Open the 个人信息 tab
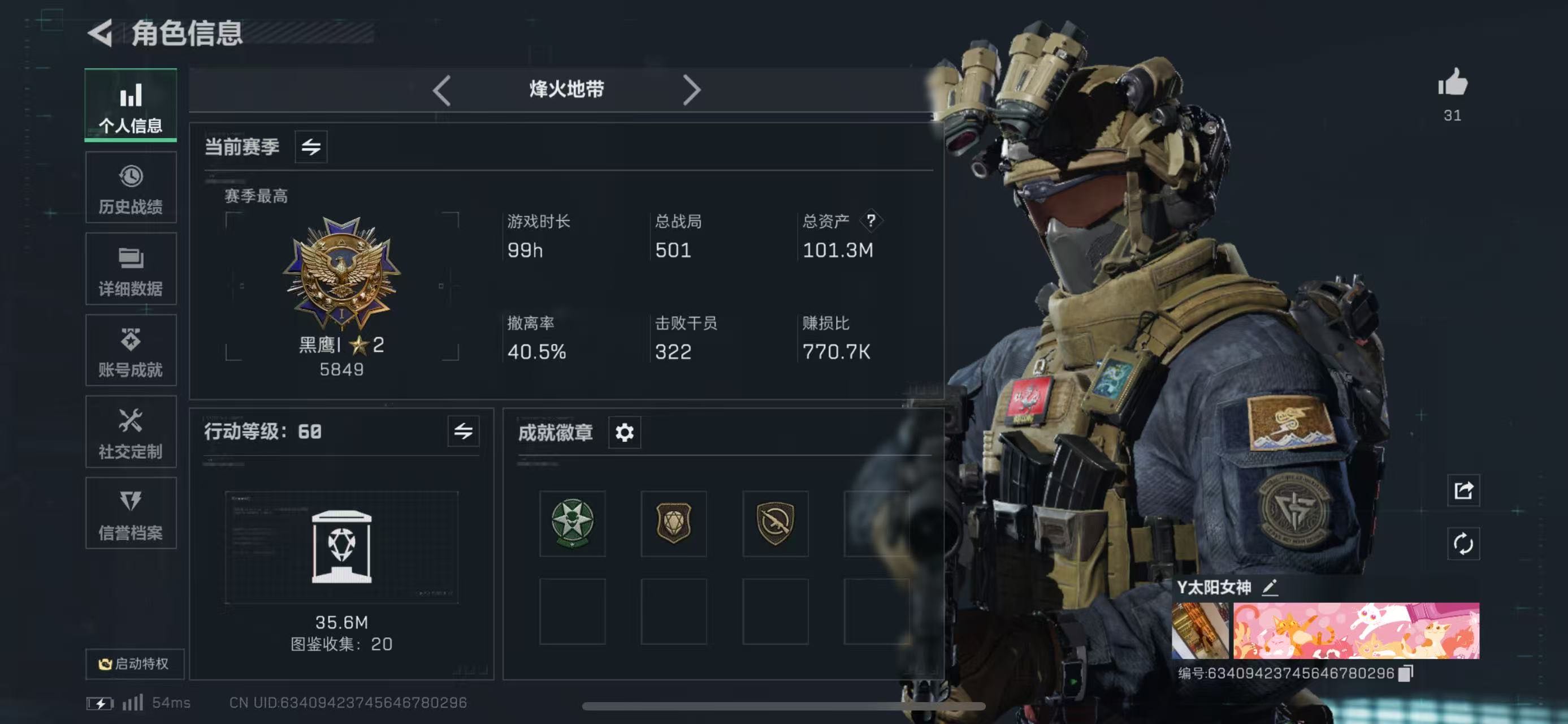This screenshot has width=1568, height=724. (131, 106)
